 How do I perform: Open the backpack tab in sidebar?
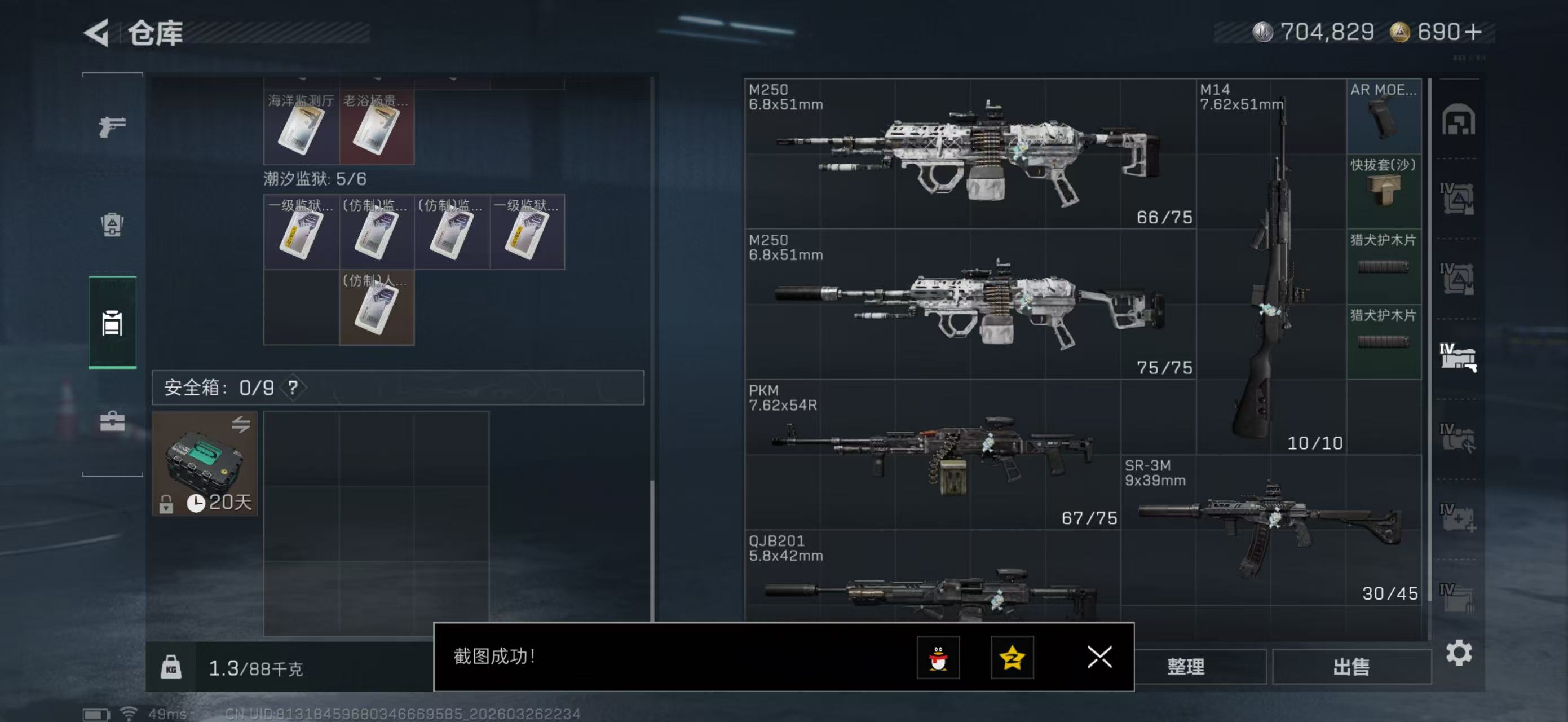coord(112,224)
